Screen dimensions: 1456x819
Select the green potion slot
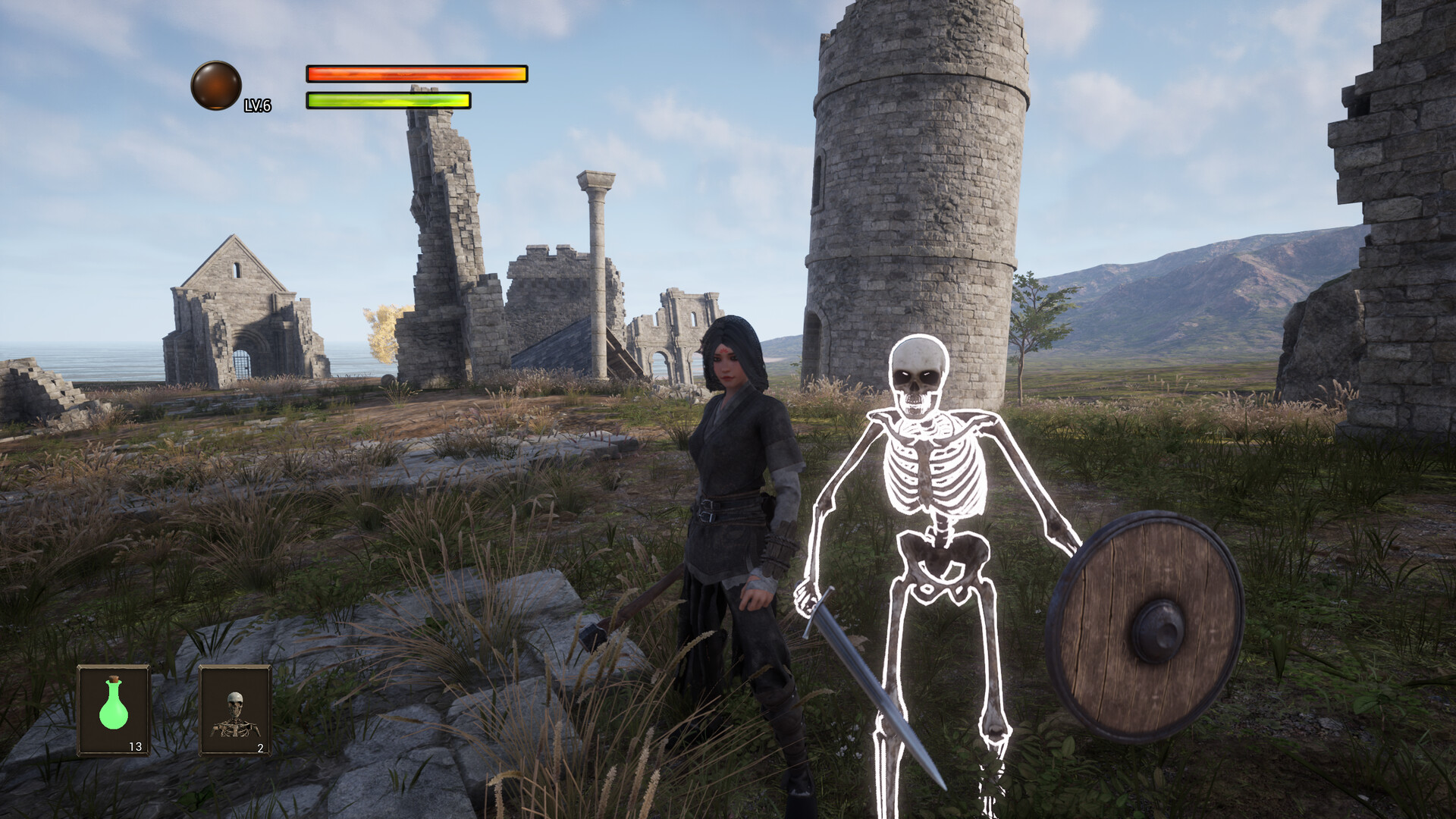(x=114, y=711)
